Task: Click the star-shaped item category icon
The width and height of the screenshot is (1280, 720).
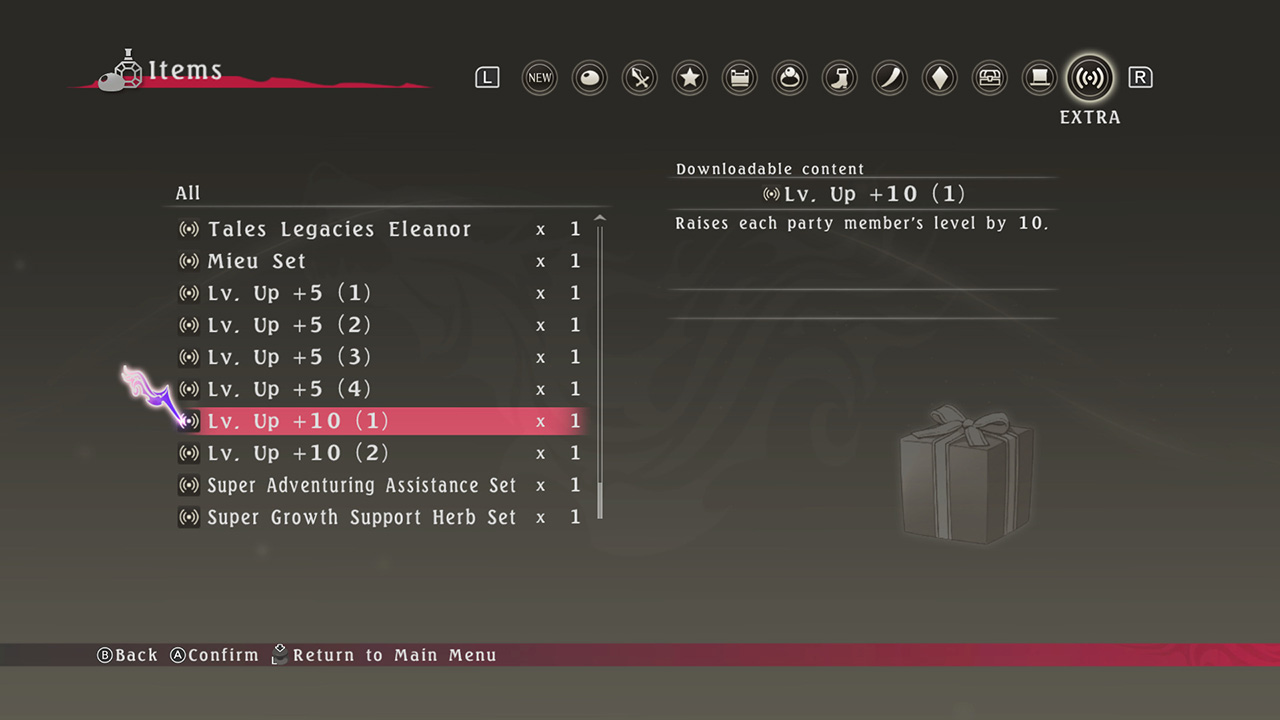Action: coord(689,78)
